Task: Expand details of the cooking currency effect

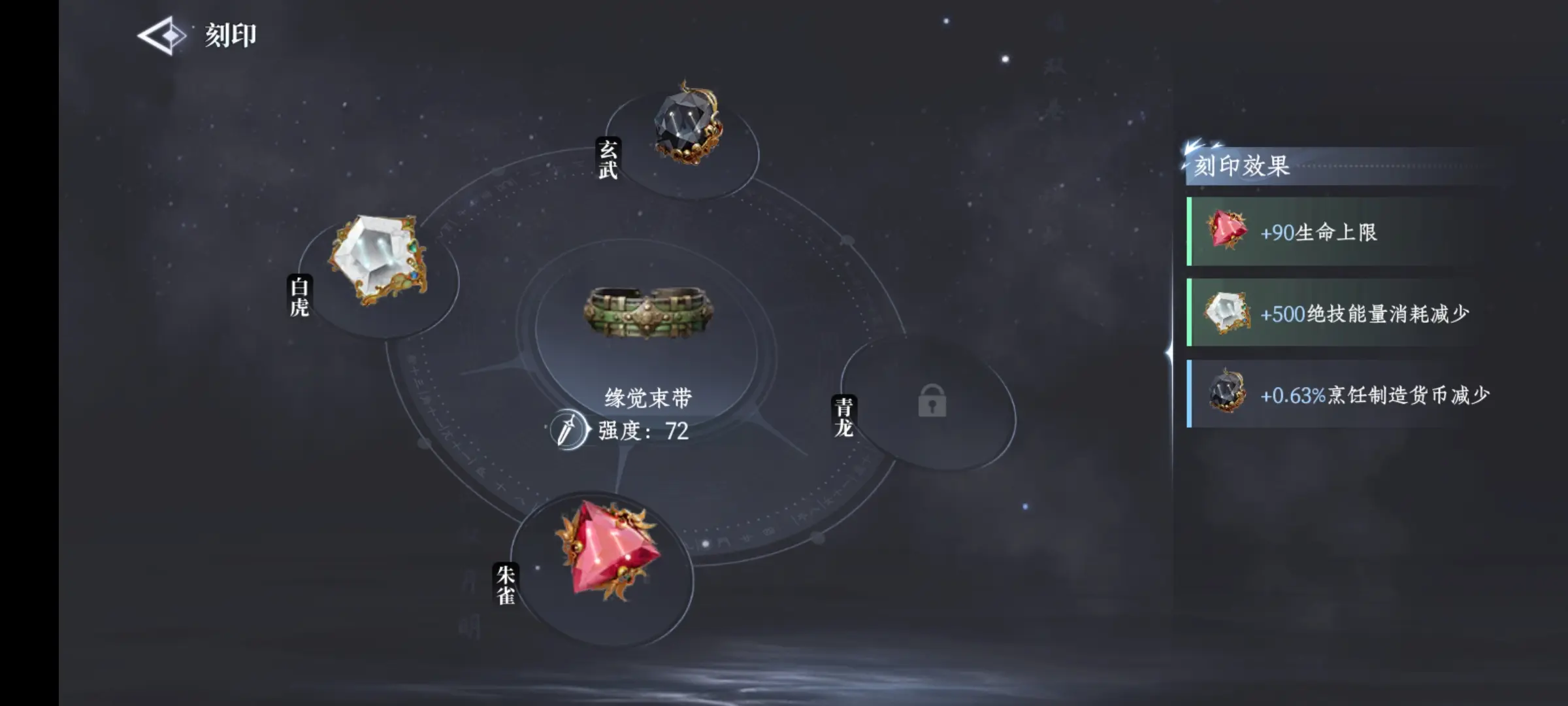Action: coord(1346,394)
